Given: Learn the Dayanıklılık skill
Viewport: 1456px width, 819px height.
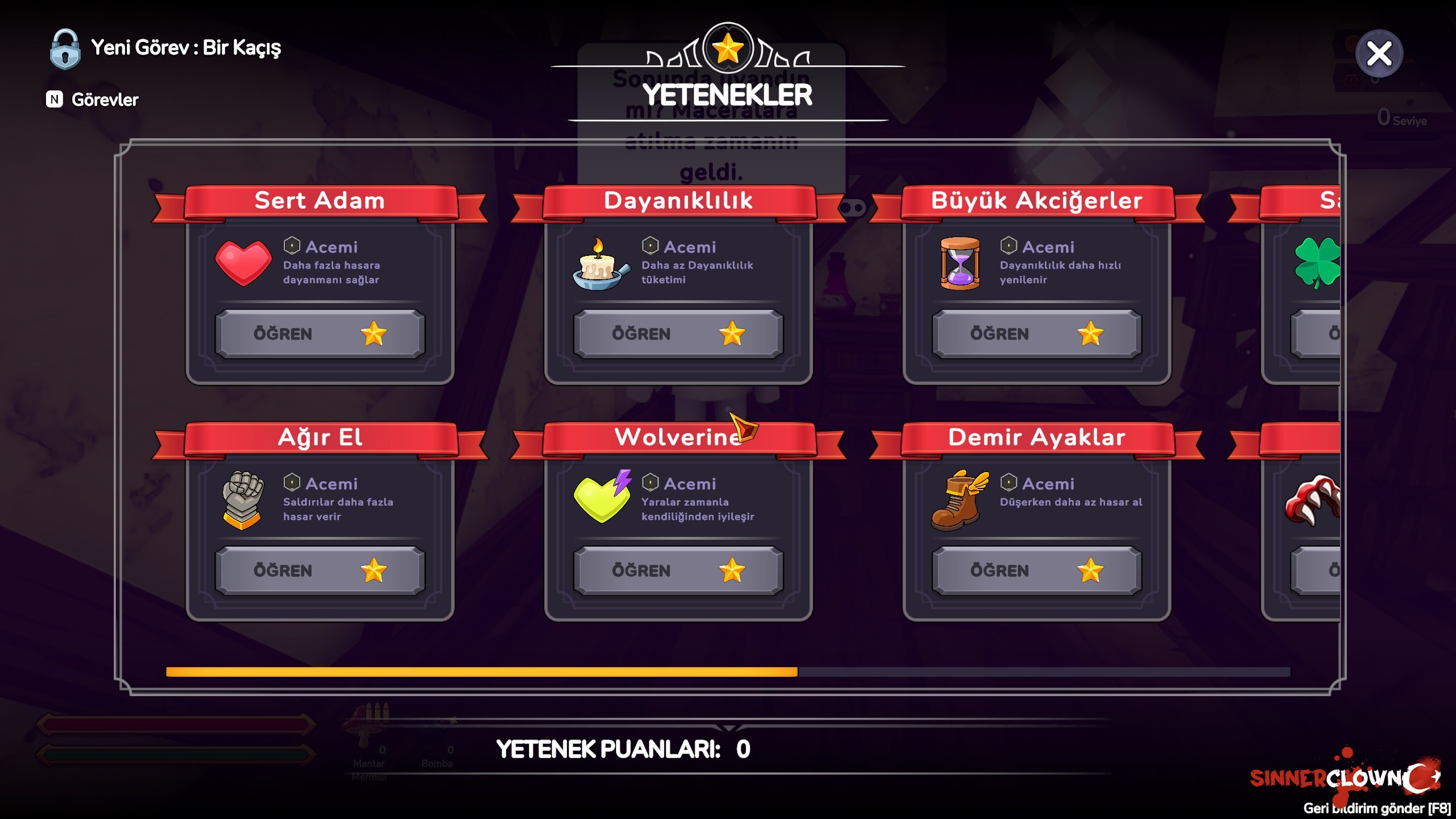Looking at the screenshot, I should click(678, 334).
